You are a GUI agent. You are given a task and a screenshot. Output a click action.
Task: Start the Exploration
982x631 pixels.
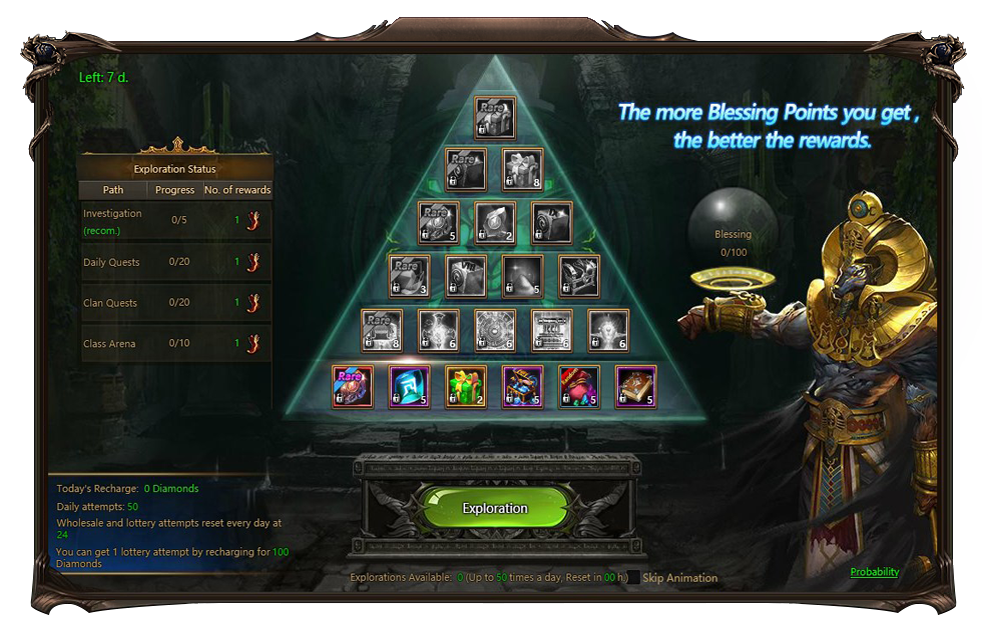(x=495, y=508)
